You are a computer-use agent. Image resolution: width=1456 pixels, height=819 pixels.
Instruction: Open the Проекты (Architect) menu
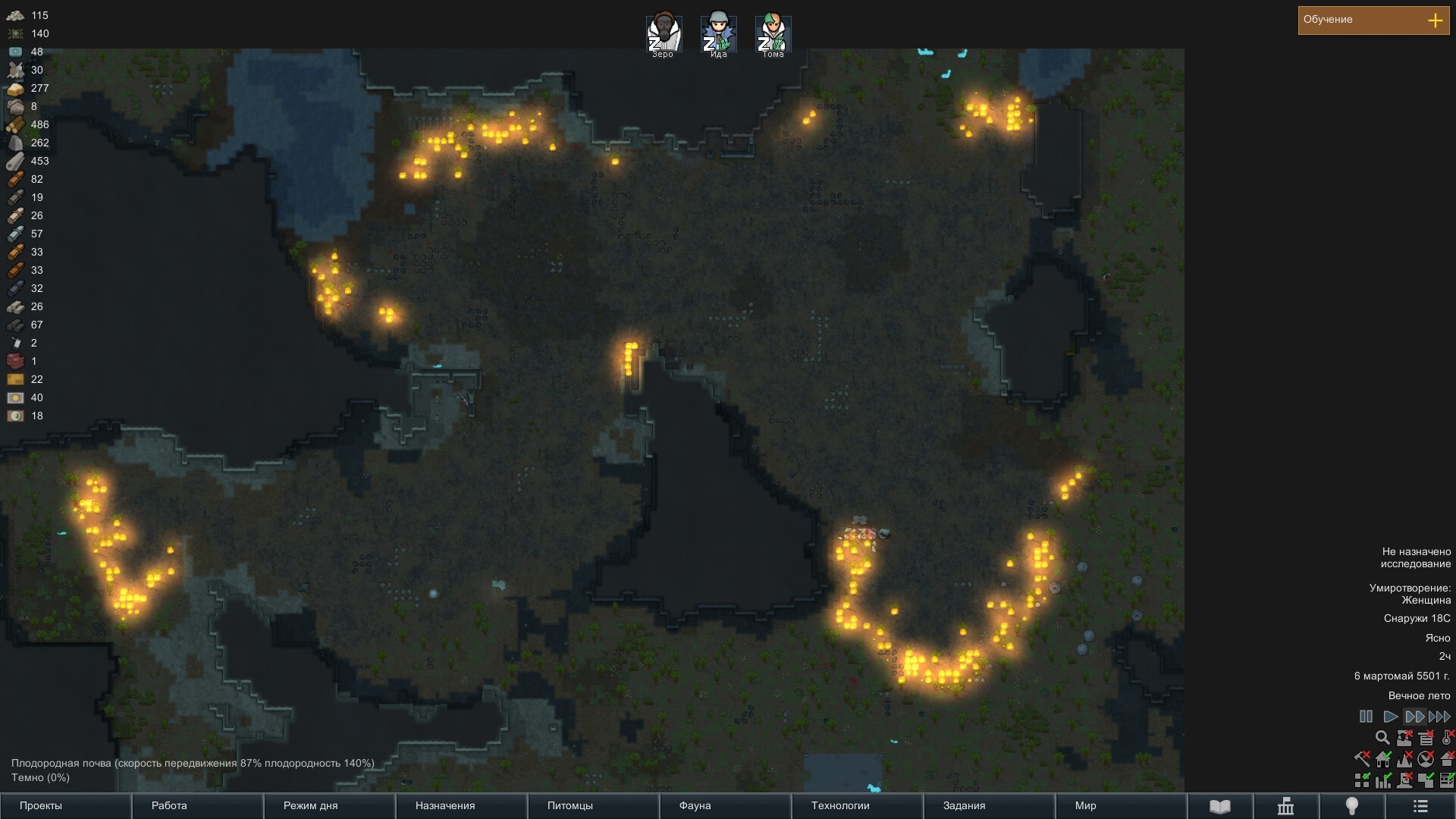[x=65, y=806]
